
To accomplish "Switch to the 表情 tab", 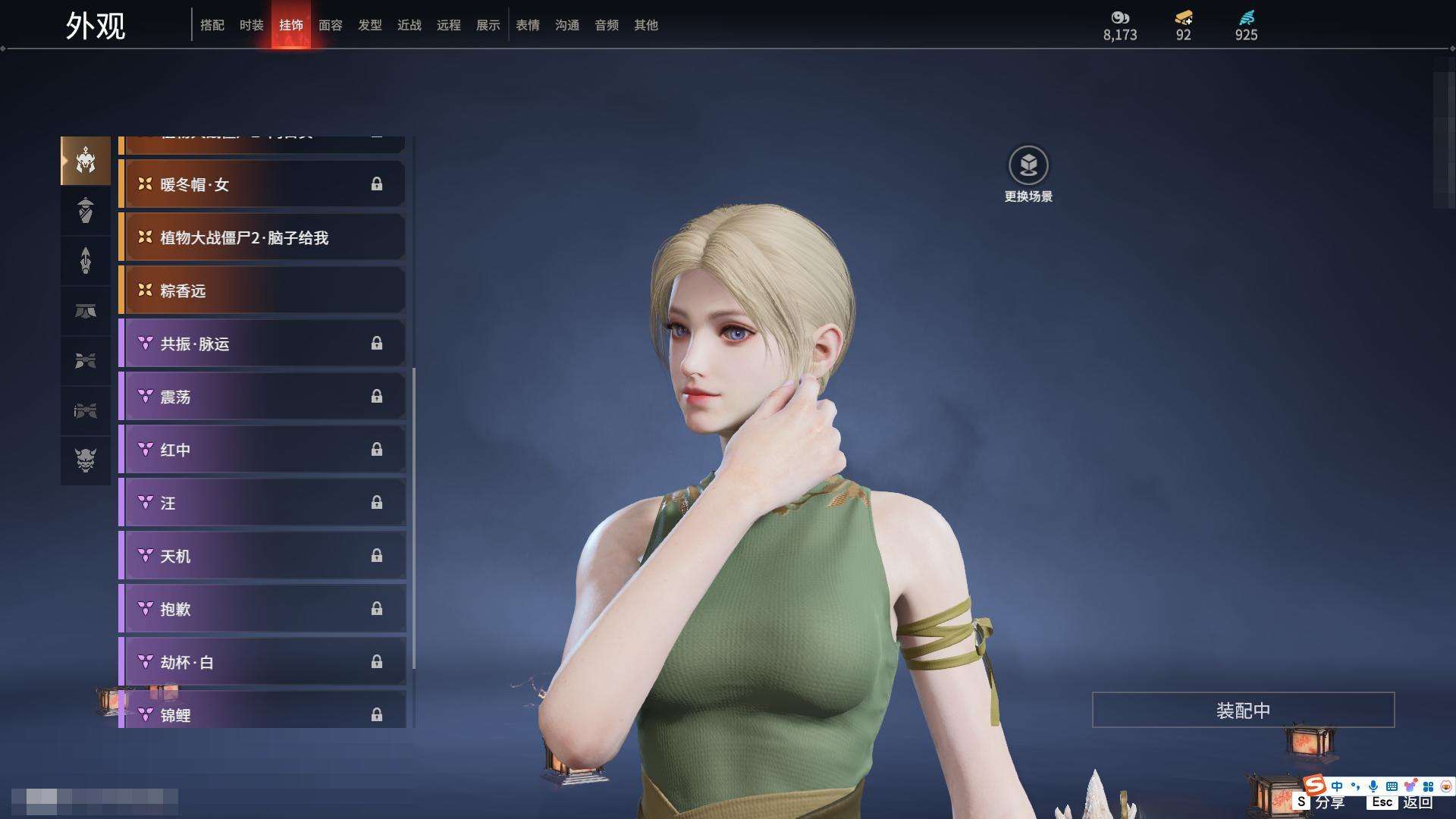I will [x=527, y=25].
